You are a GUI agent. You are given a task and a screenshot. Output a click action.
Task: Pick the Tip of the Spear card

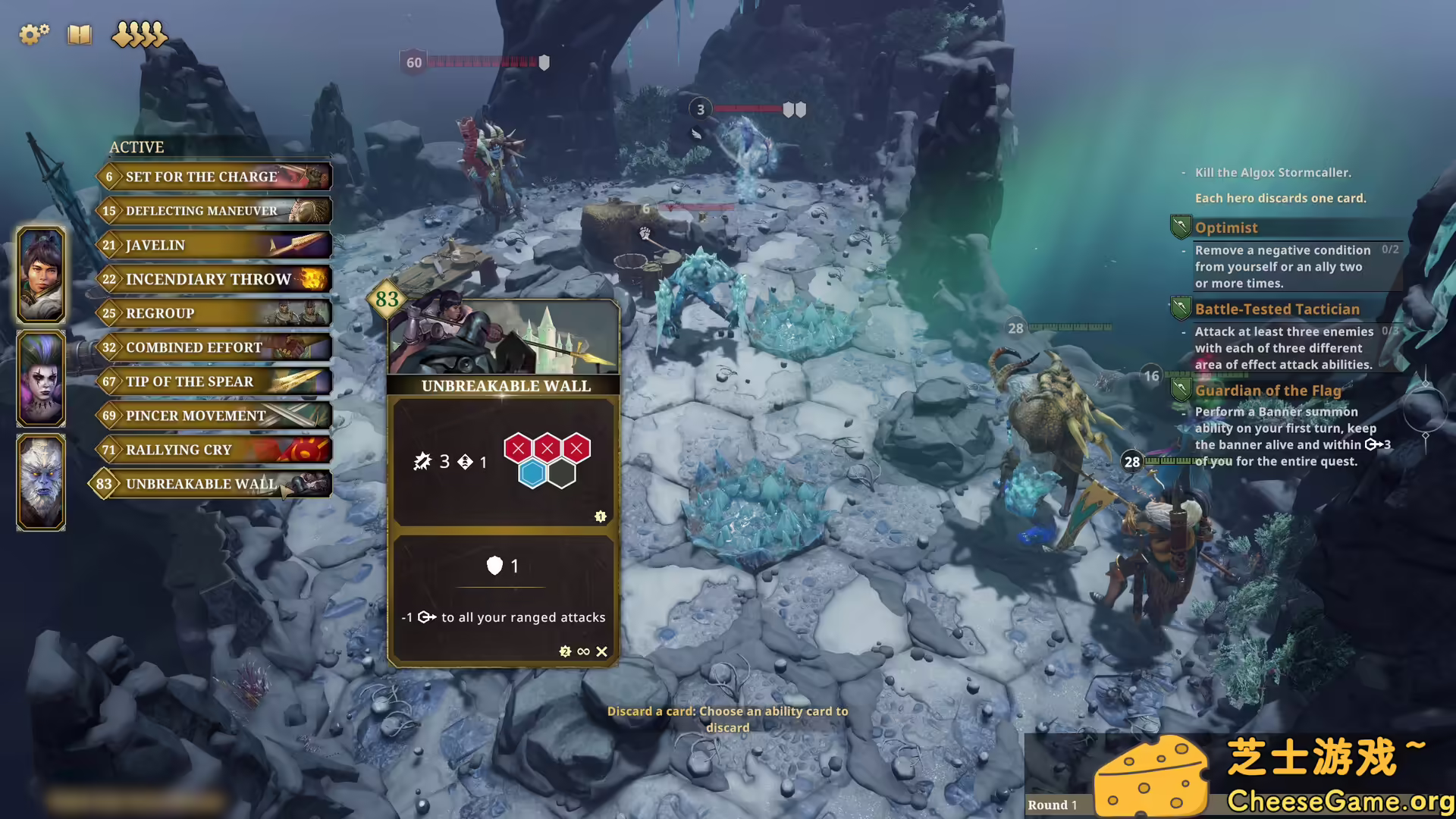click(x=215, y=381)
